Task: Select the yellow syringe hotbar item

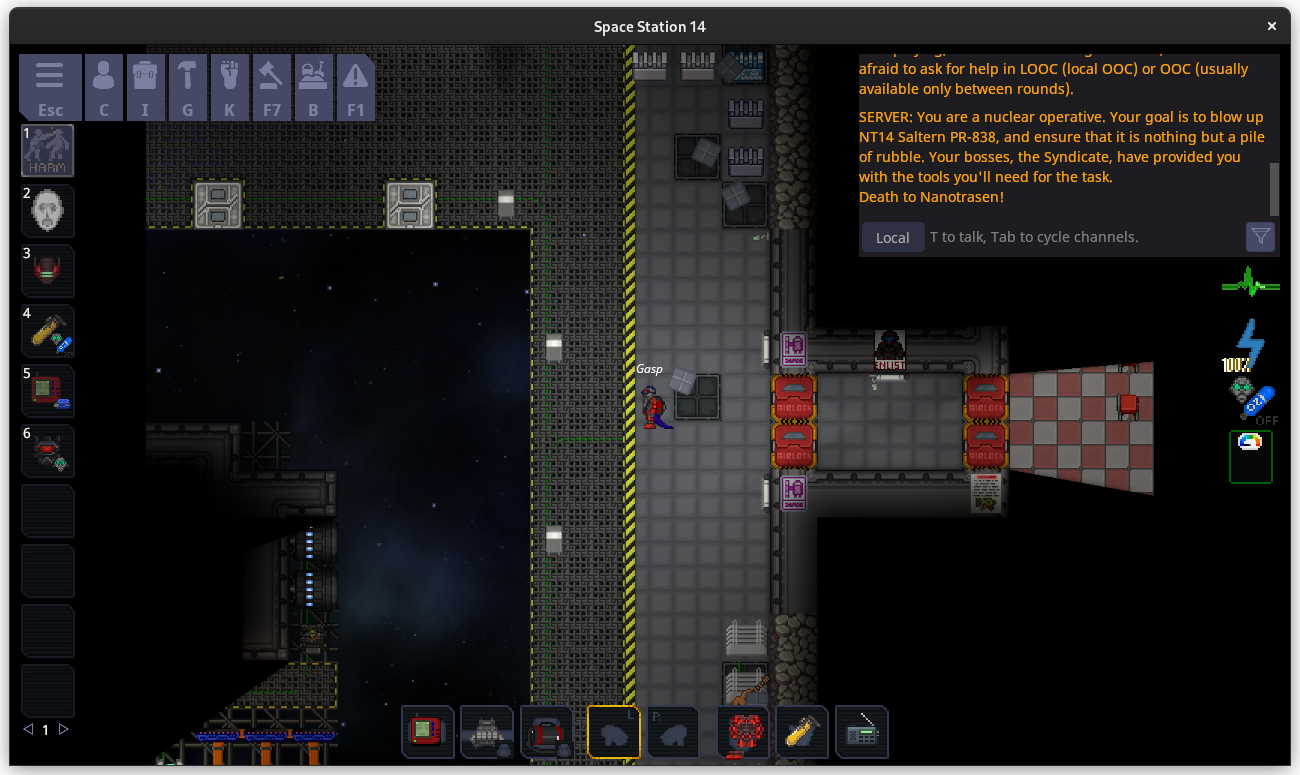Action: tap(801, 732)
